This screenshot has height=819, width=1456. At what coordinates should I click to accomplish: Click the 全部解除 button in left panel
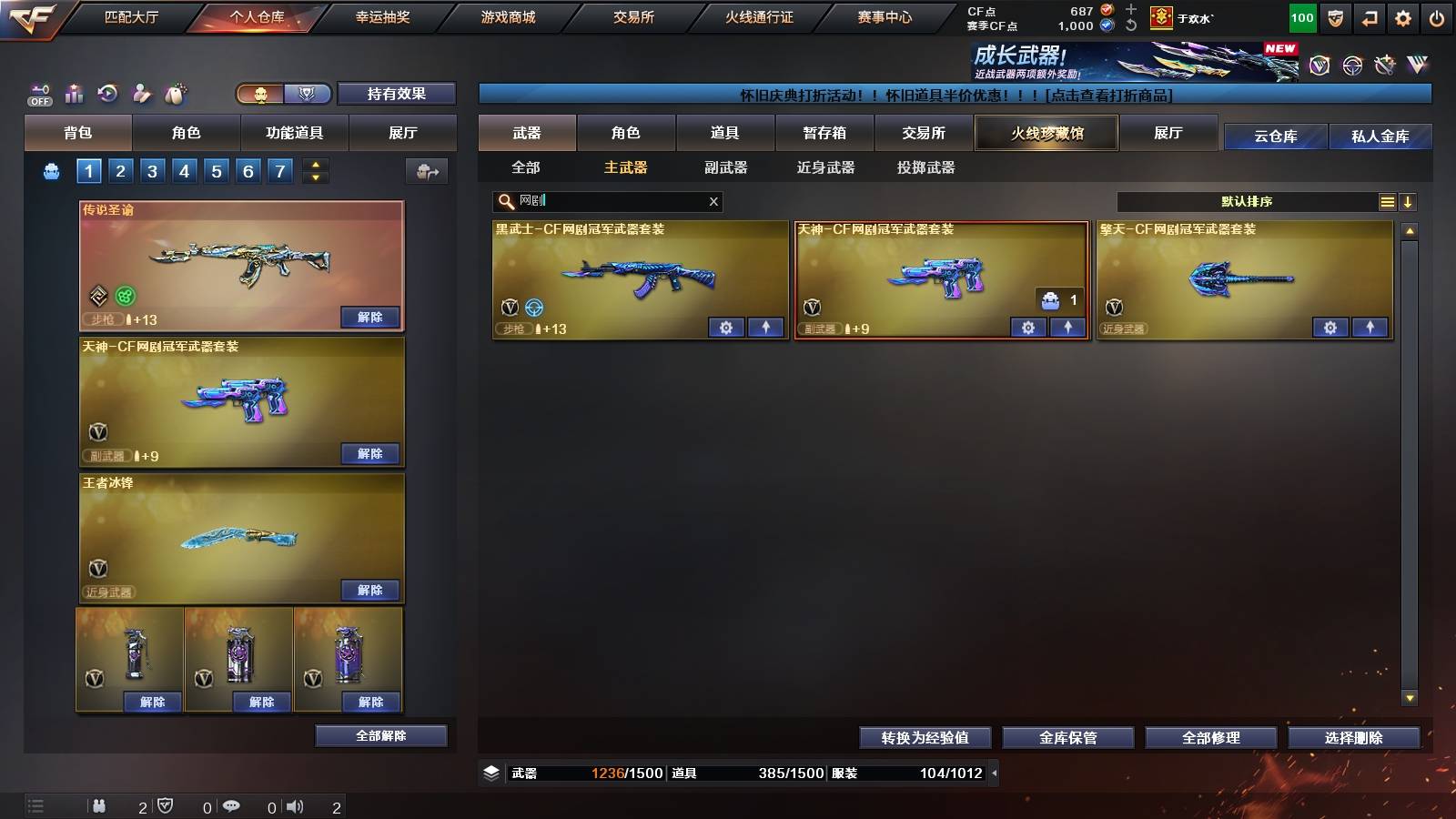pos(381,735)
